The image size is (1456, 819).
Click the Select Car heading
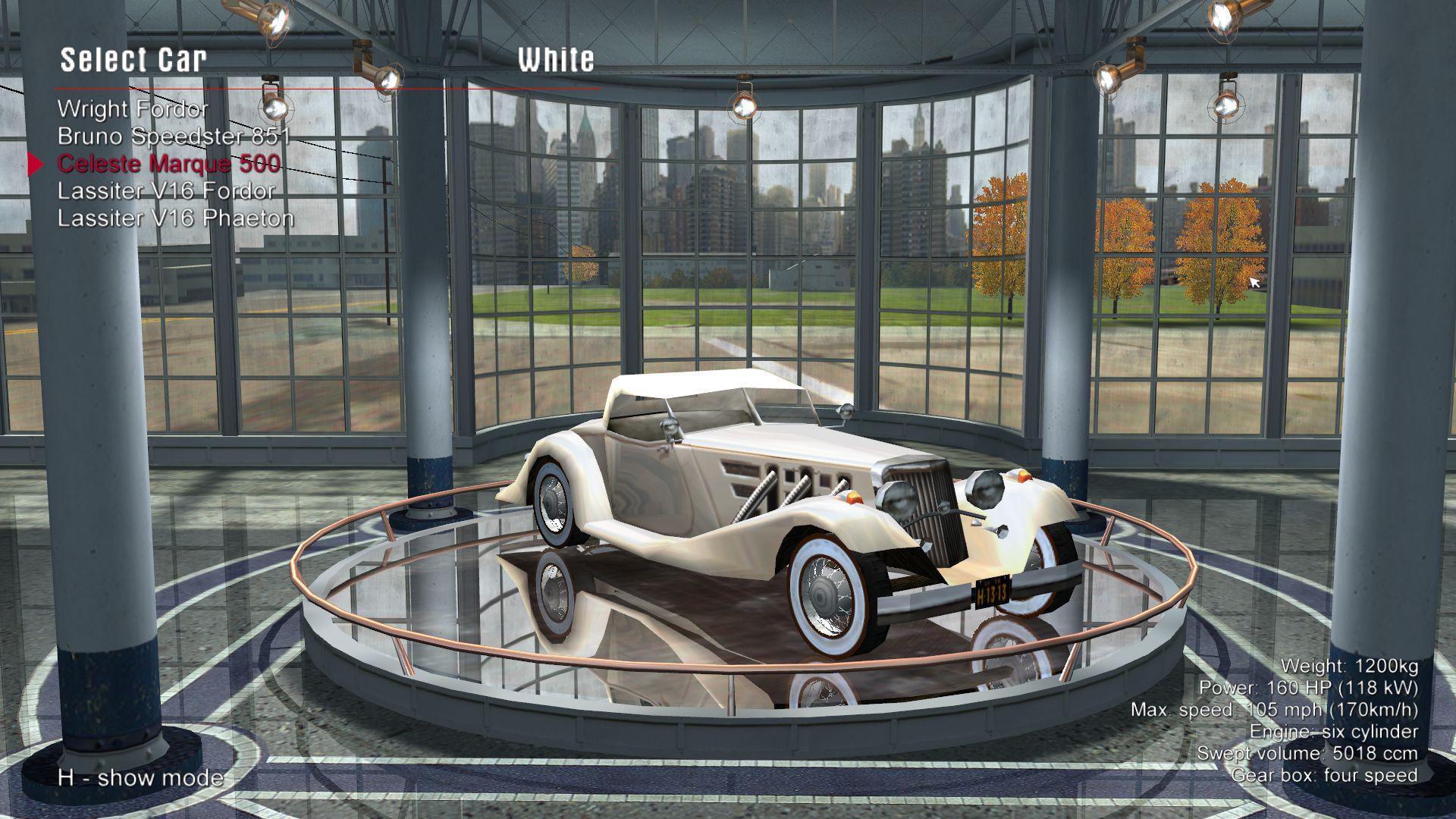(x=133, y=59)
